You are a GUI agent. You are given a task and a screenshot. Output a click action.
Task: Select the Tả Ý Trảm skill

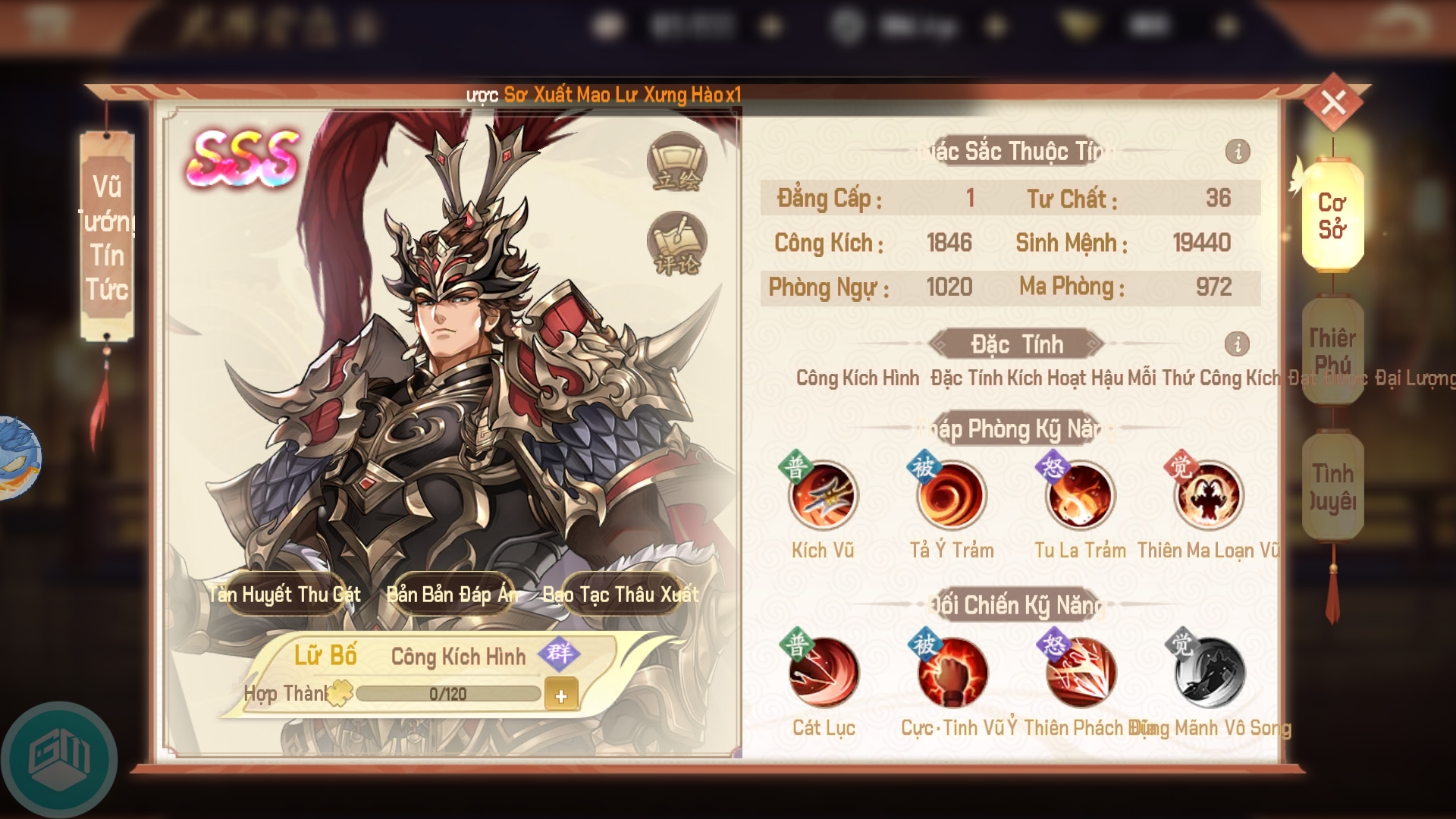tap(951, 496)
